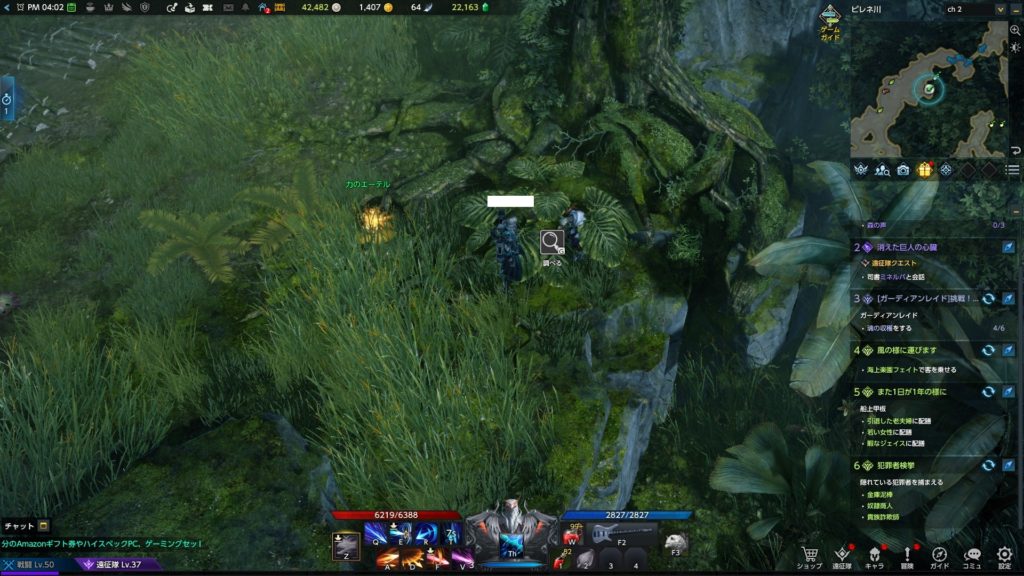Toggle the chat window button beside チャット

click(x=44, y=526)
